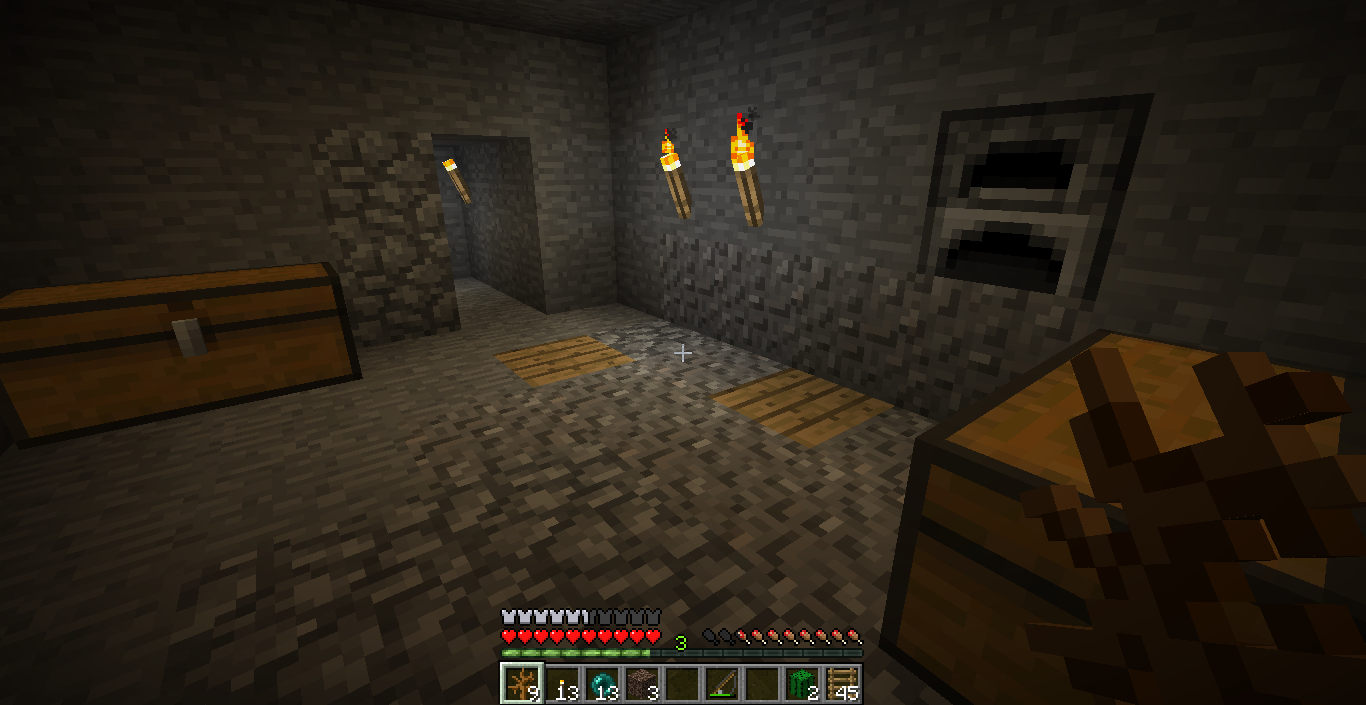This screenshot has width=1366, height=705.
Task: Select the dead bush hotbar slot
Action: tap(521, 683)
